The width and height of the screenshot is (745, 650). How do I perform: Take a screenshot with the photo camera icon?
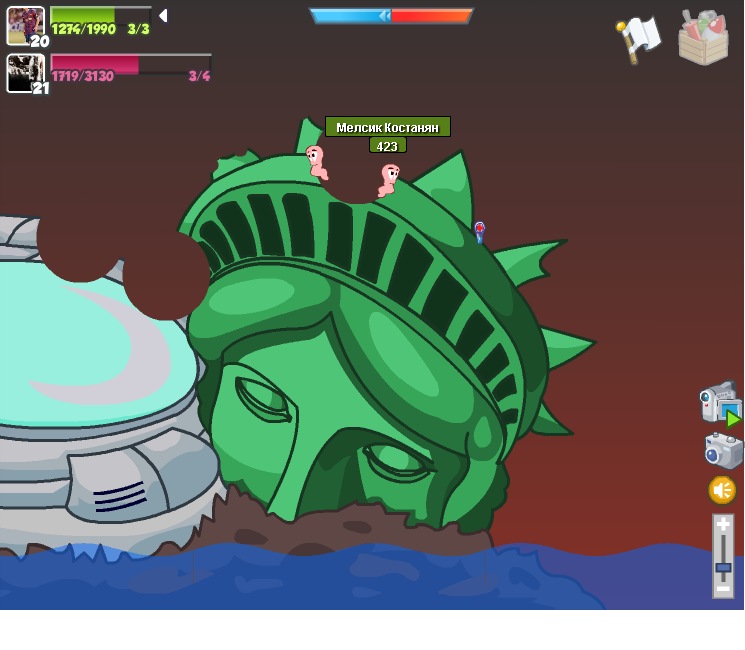click(723, 451)
